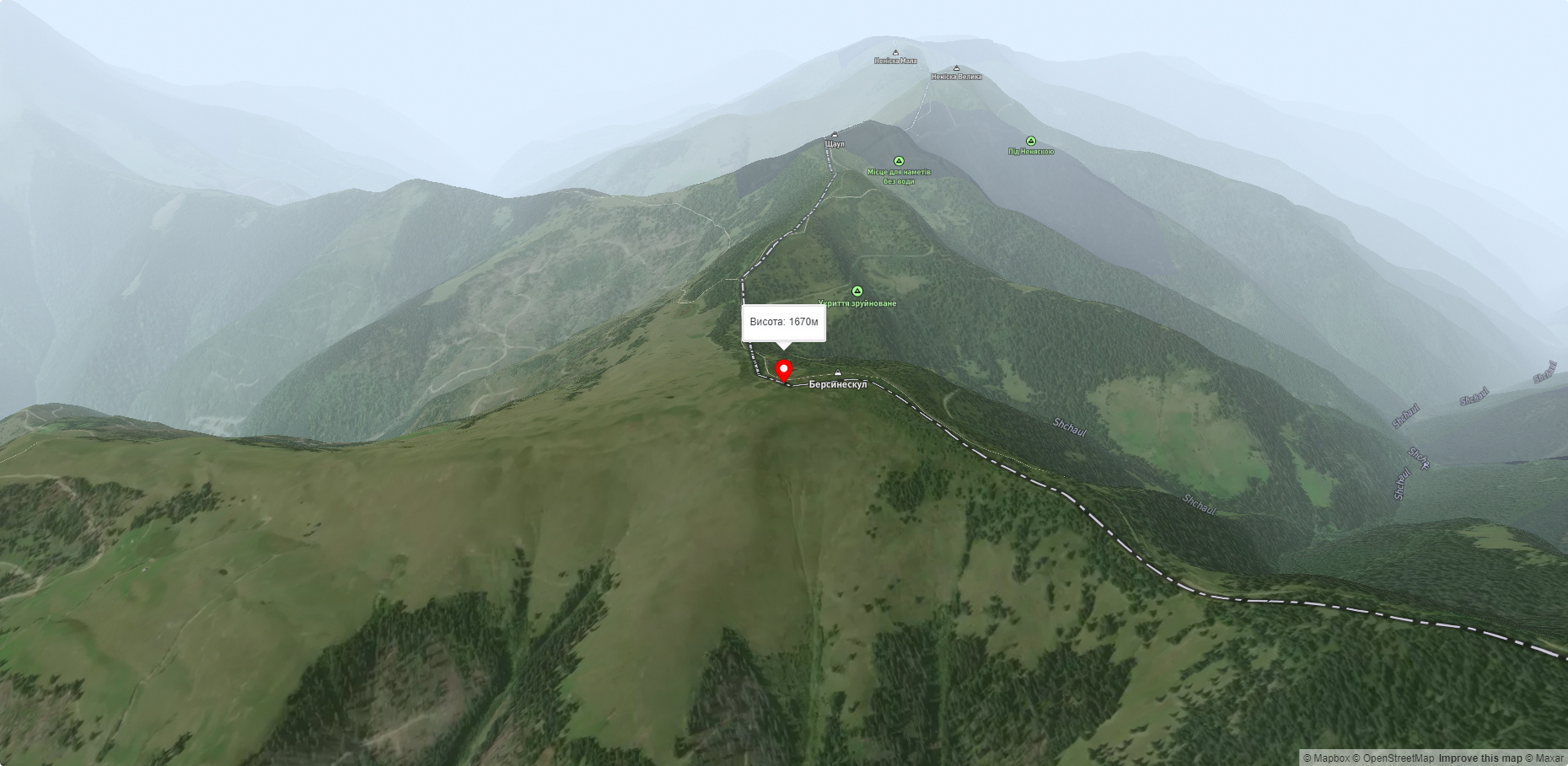Viewport: 1568px width, 766px height.
Task: Open the Місце для наметів campsite marker
Action: (899, 161)
